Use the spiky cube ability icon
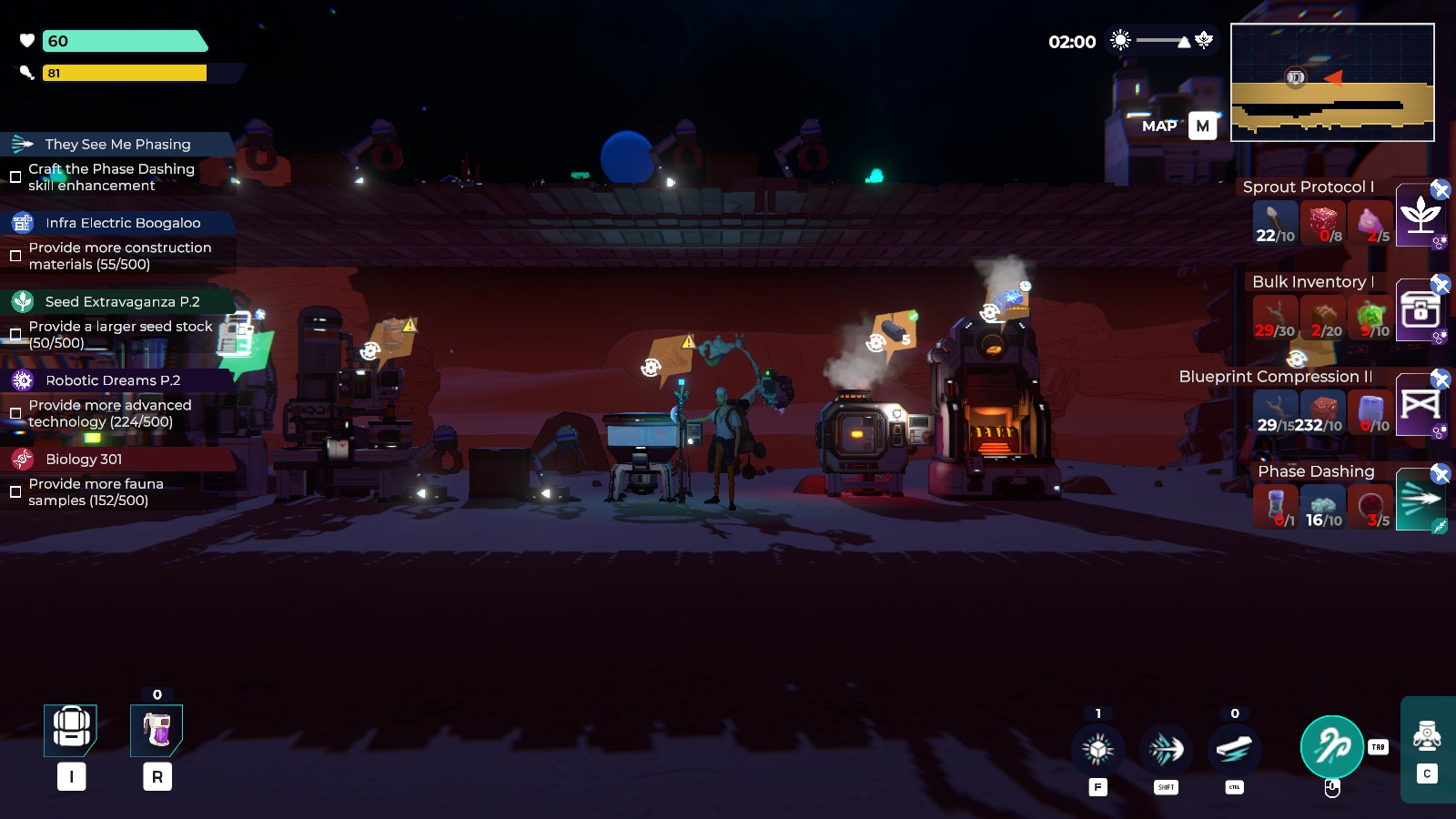 (x=1097, y=749)
